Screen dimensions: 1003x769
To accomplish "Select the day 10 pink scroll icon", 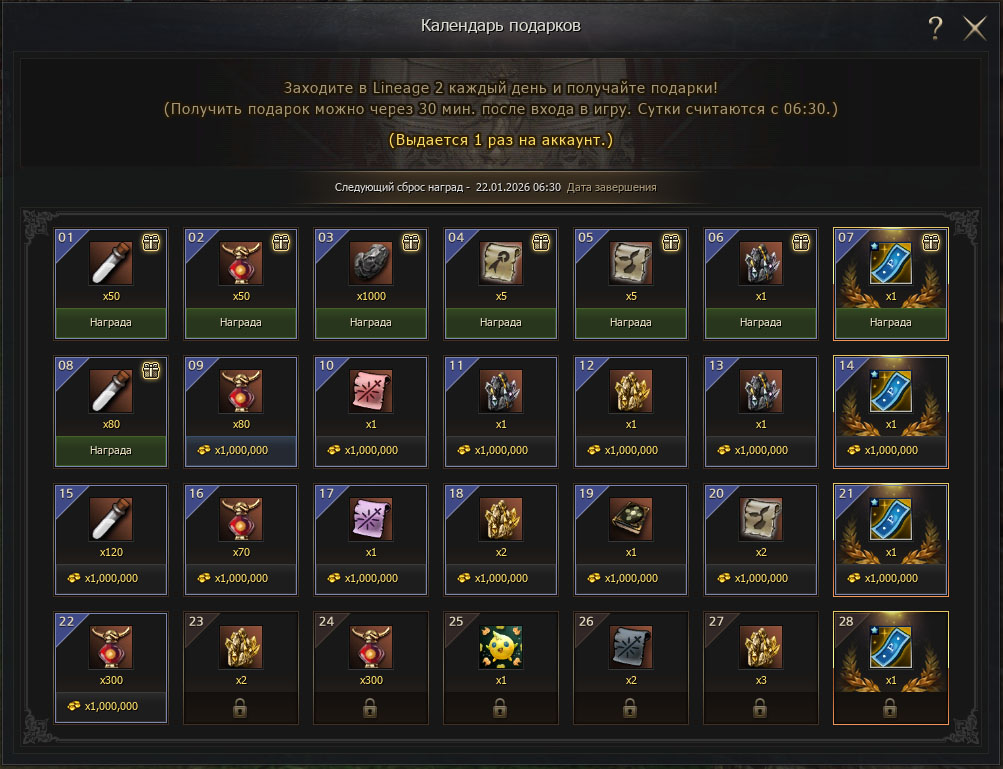I will click(x=370, y=394).
